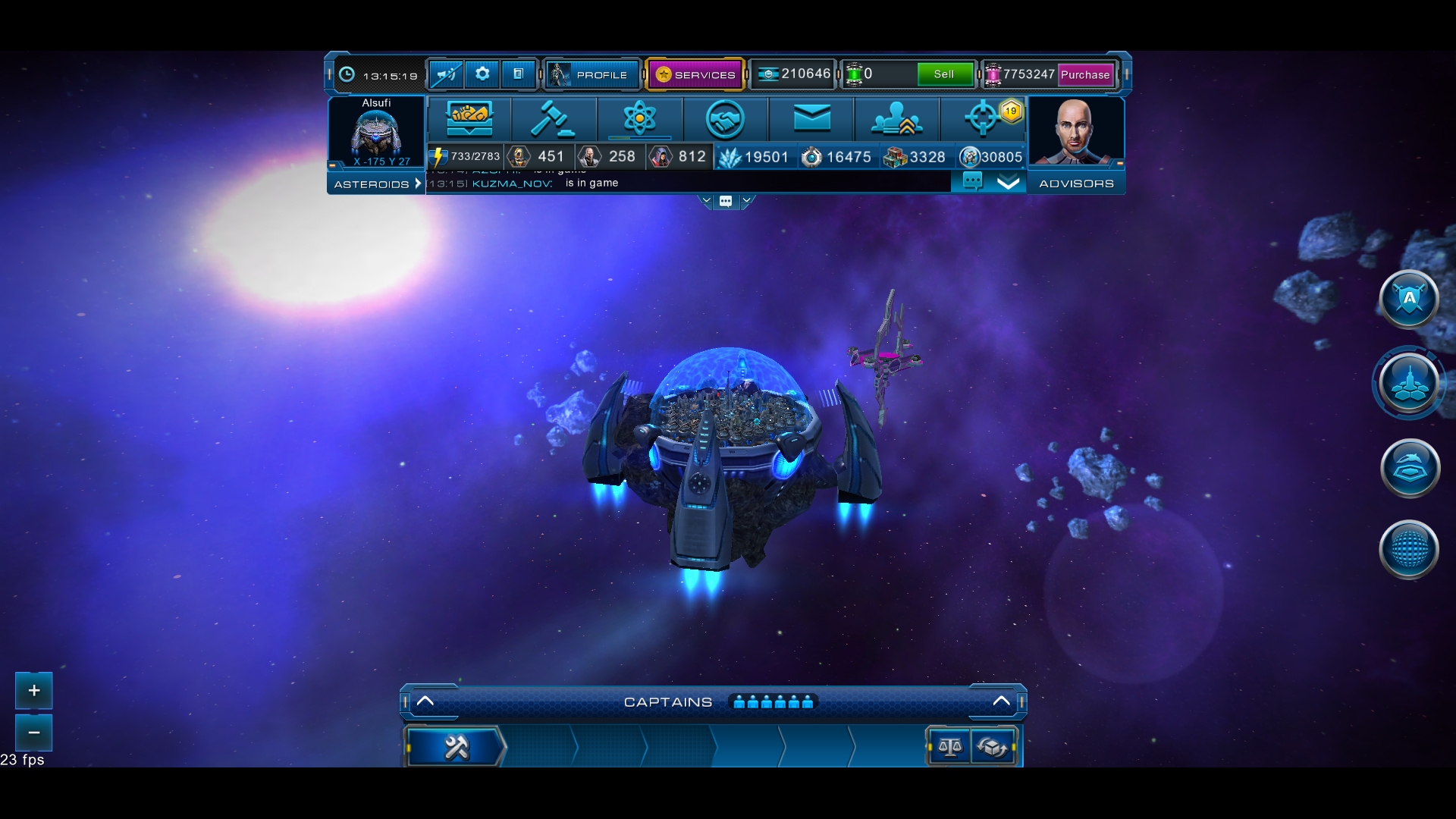1456x819 pixels.
Task: Open the warehouse resources panel
Action: pyautogui.click(x=468, y=119)
